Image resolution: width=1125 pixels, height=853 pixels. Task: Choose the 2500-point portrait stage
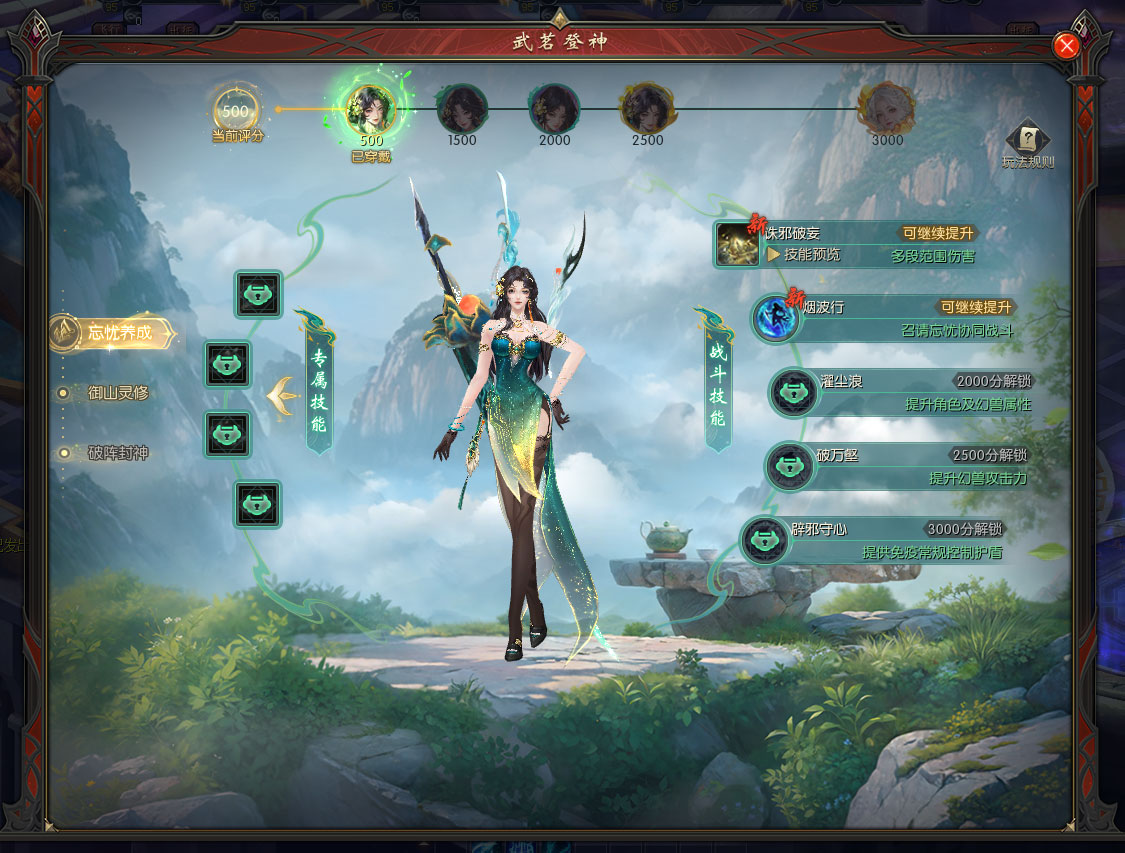(x=646, y=108)
